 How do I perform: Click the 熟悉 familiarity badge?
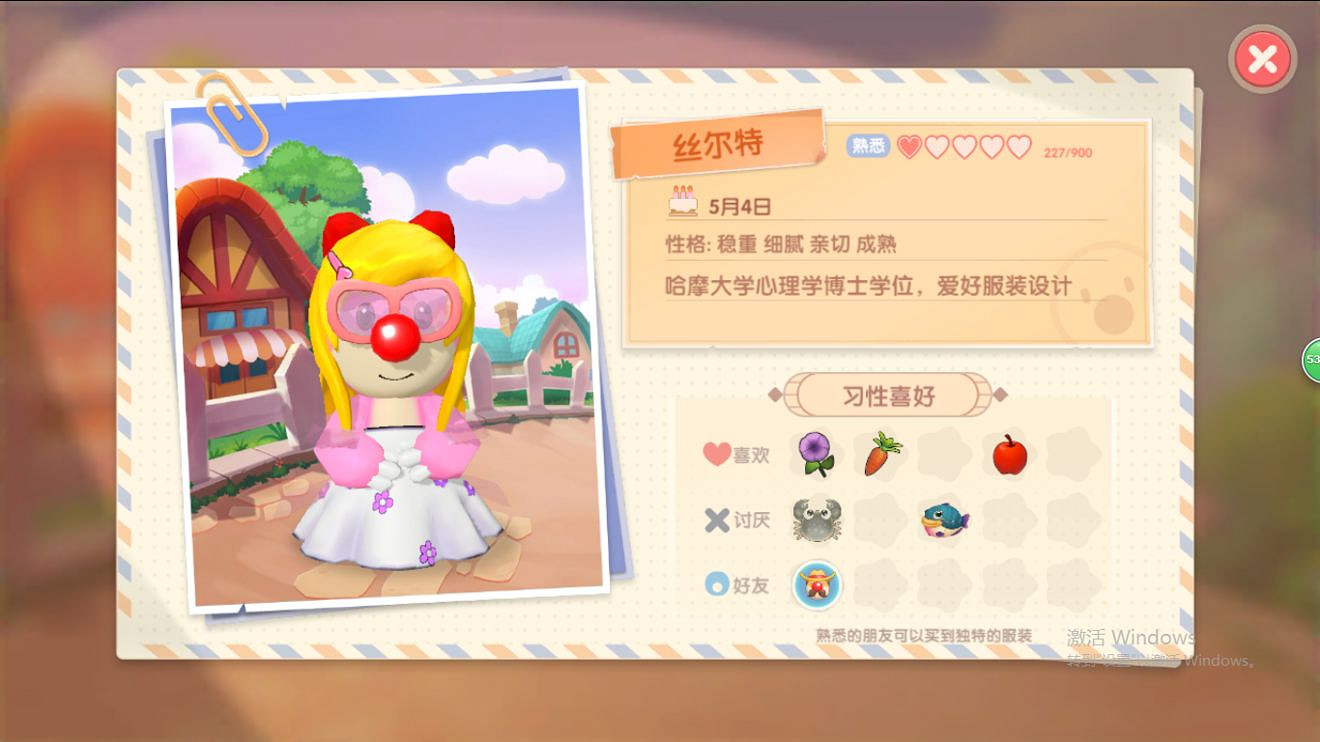coord(868,145)
